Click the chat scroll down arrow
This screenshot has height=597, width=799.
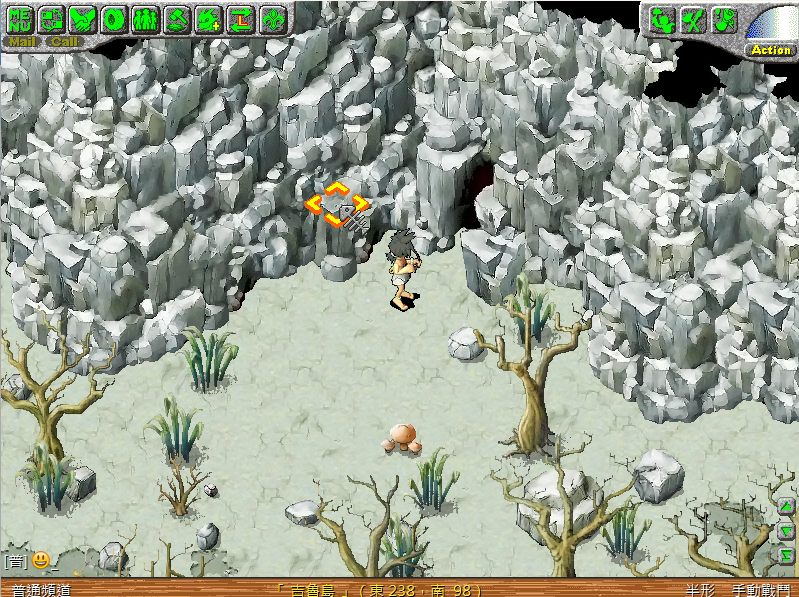pos(787,532)
